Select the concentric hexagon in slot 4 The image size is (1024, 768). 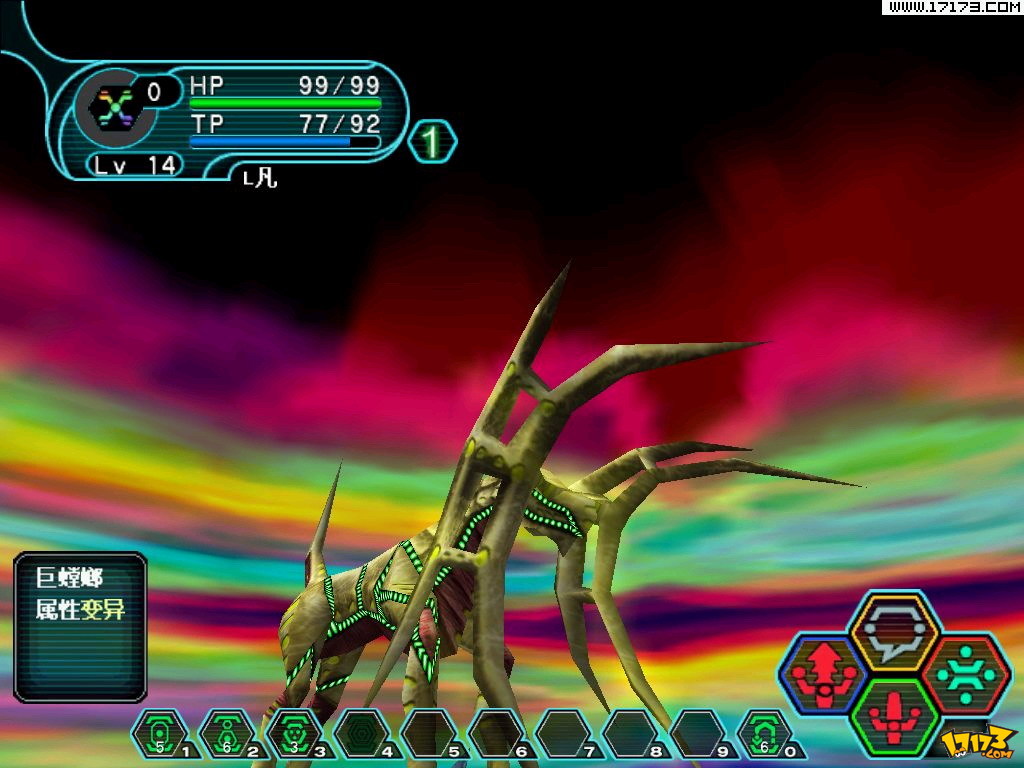[x=361, y=735]
